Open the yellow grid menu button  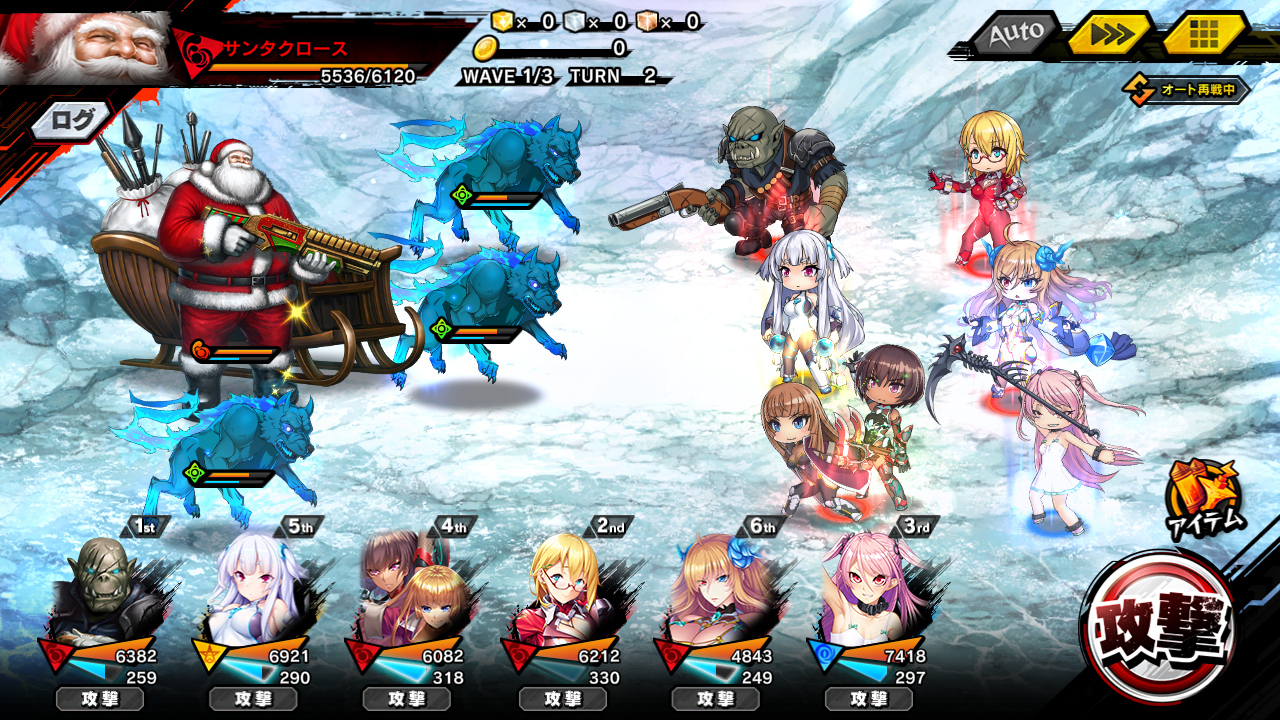coord(1204,35)
